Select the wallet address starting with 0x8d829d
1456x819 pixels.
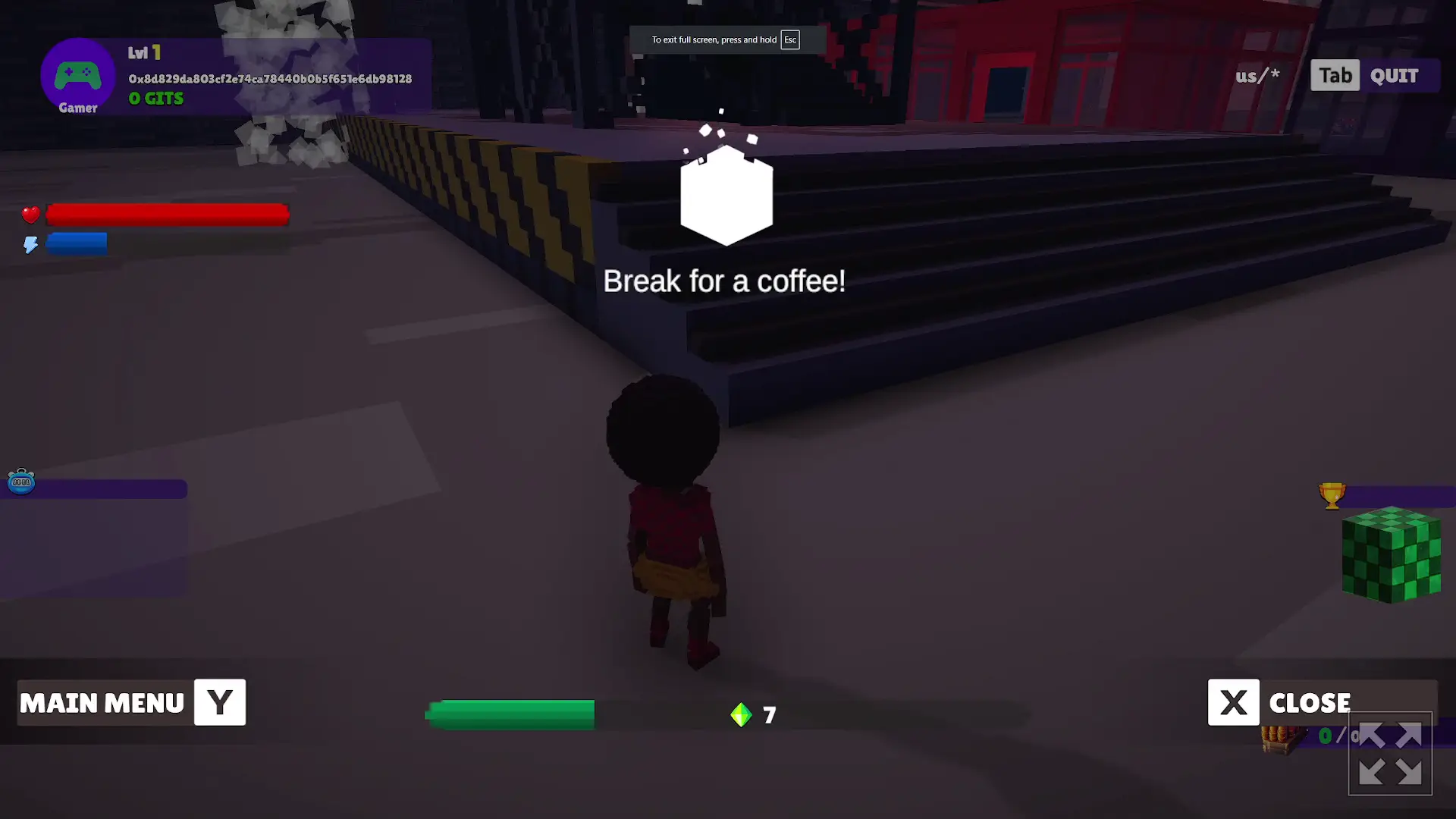tap(269, 77)
